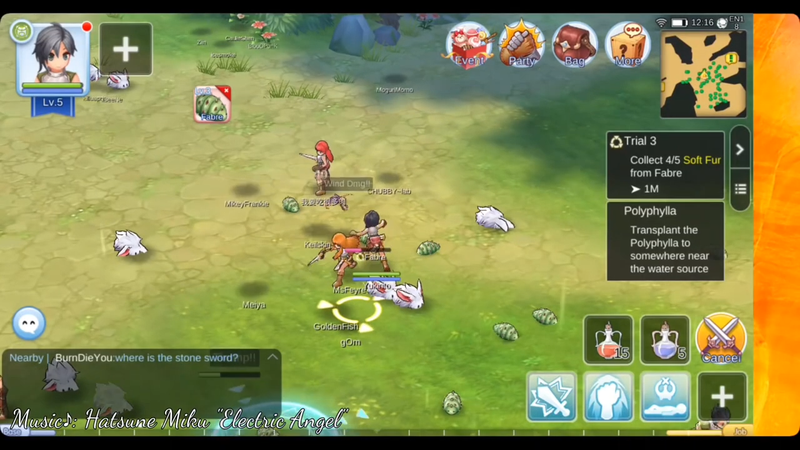Show the More options menu
The height and width of the screenshot is (450, 800).
point(628,43)
